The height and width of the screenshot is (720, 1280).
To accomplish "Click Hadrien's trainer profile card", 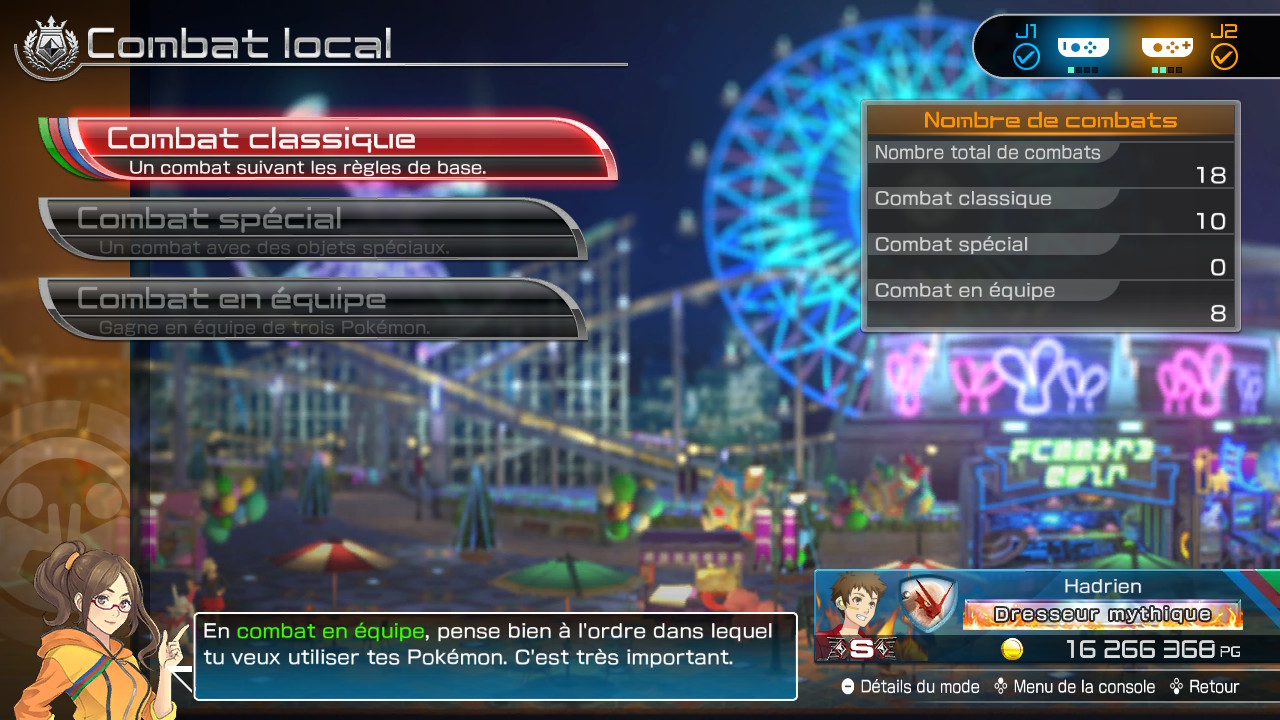I will 1046,616.
